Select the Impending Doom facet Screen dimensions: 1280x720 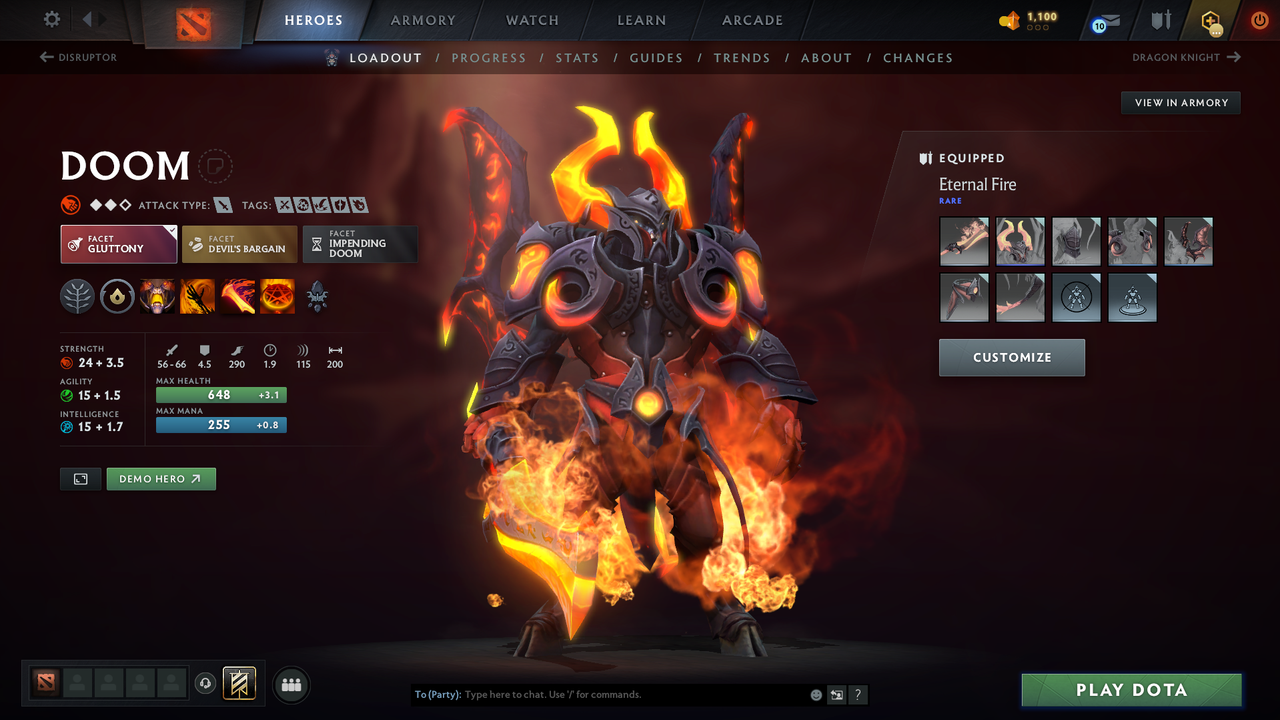click(360, 243)
